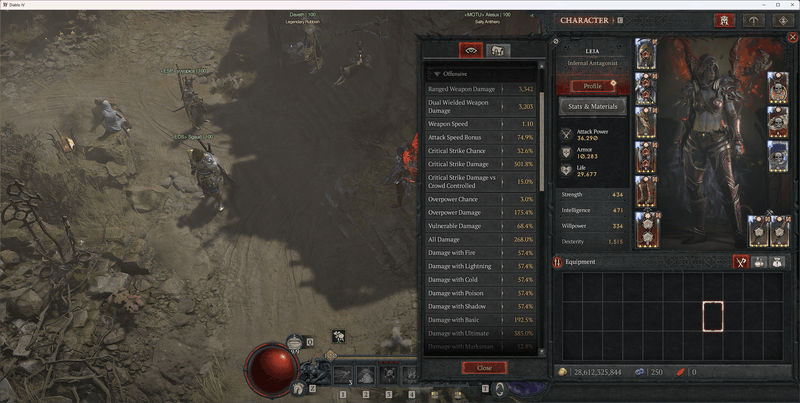The image size is (800, 403).
Task: Select the equipped chest armor slot
Action: click(646, 88)
